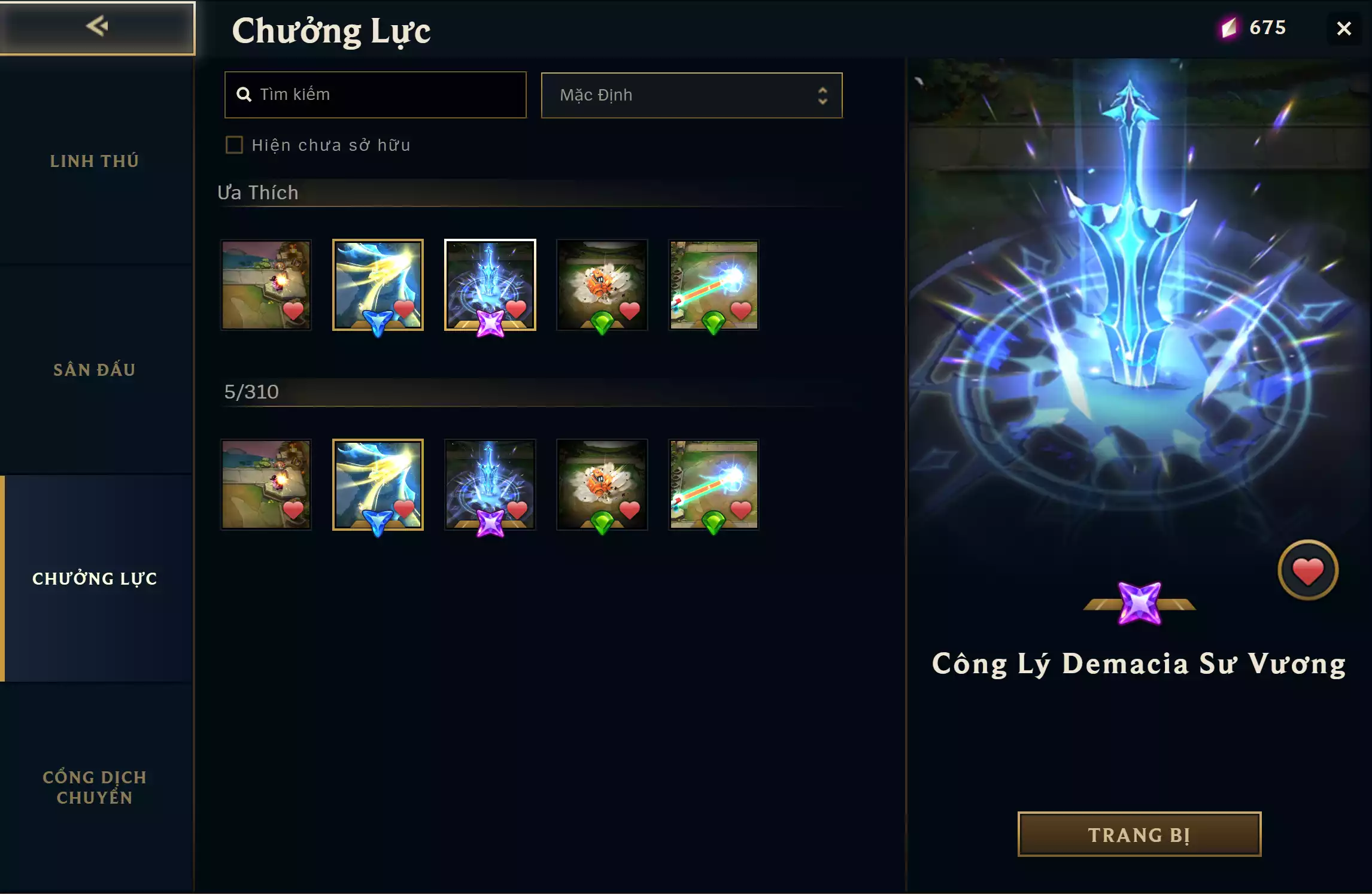The image size is (1372, 894).
Task: Select the Chưởng Lực tab
Action: tap(95, 579)
